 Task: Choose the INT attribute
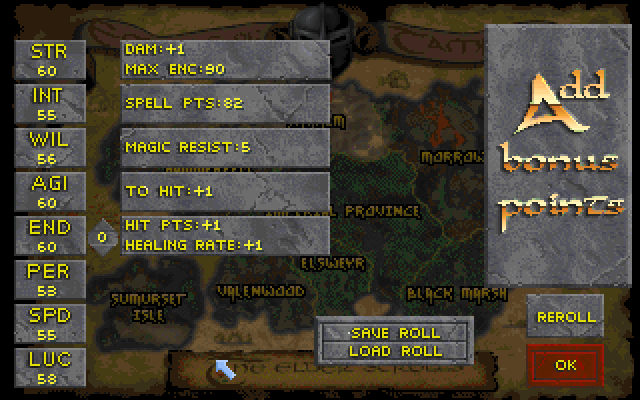49,102
